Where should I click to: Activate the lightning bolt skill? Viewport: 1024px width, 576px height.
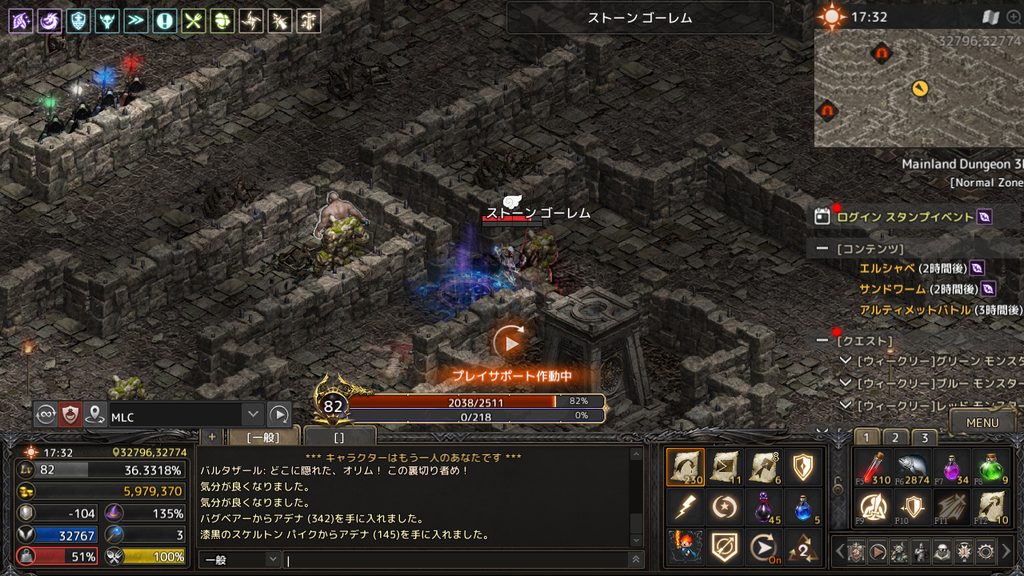(685, 507)
